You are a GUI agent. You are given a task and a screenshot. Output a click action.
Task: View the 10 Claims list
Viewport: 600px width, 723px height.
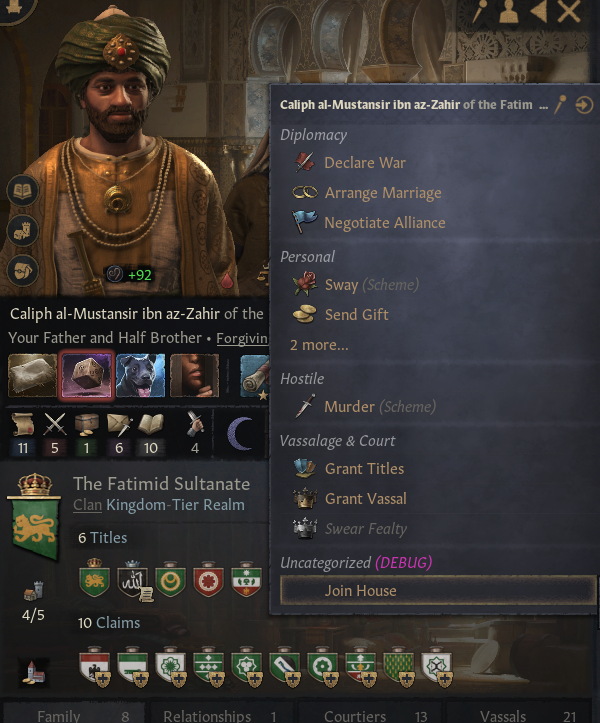point(108,623)
